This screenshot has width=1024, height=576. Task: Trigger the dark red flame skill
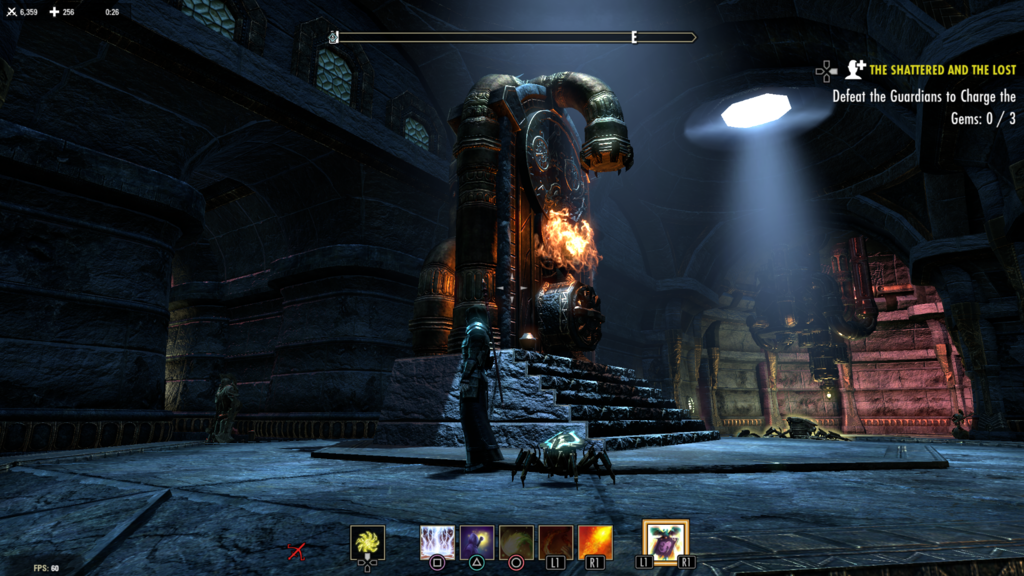(556, 543)
